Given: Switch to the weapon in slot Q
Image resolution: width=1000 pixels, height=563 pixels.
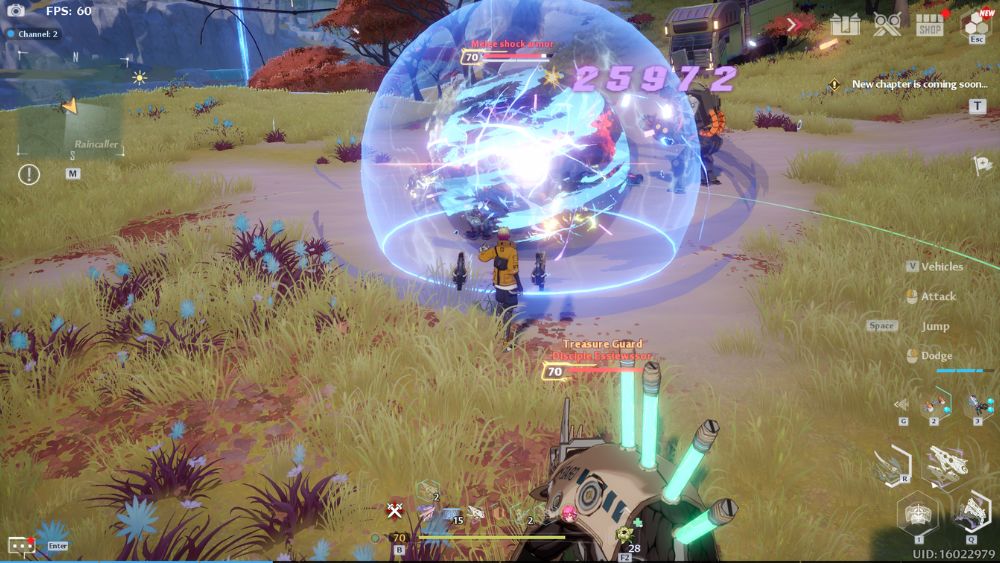Looking at the screenshot, I should [x=972, y=513].
